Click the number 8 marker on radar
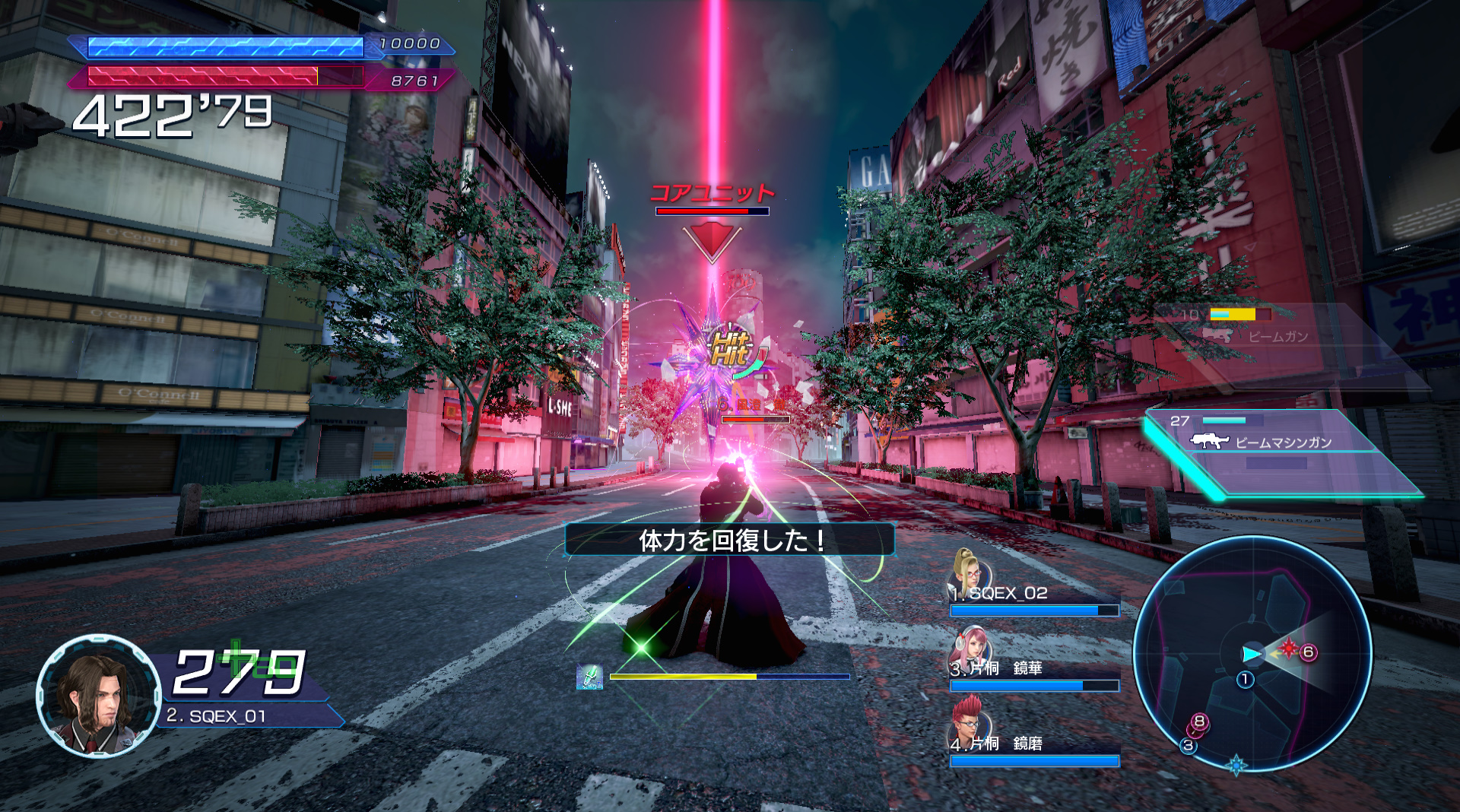This screenshot has width=1460, height=812. click(x=1199, y=721)
